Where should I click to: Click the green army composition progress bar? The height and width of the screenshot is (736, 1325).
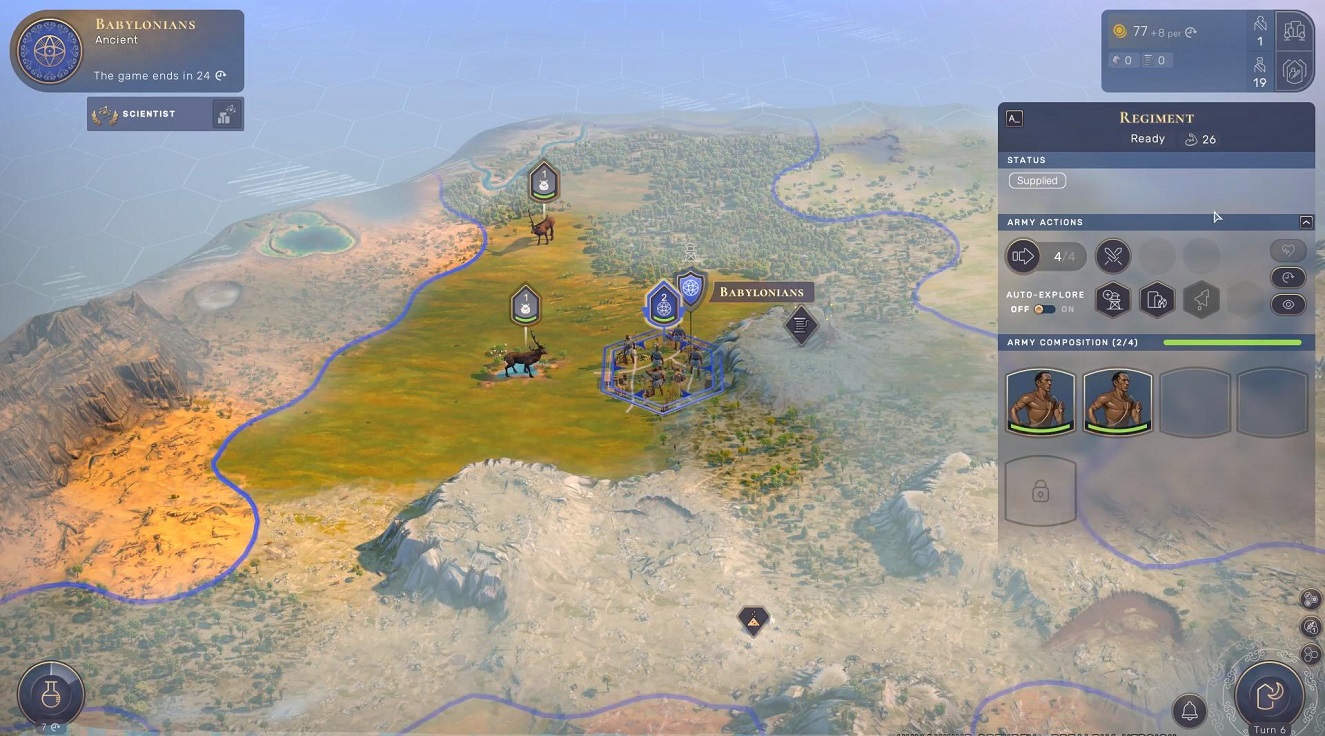(1232, 342)
